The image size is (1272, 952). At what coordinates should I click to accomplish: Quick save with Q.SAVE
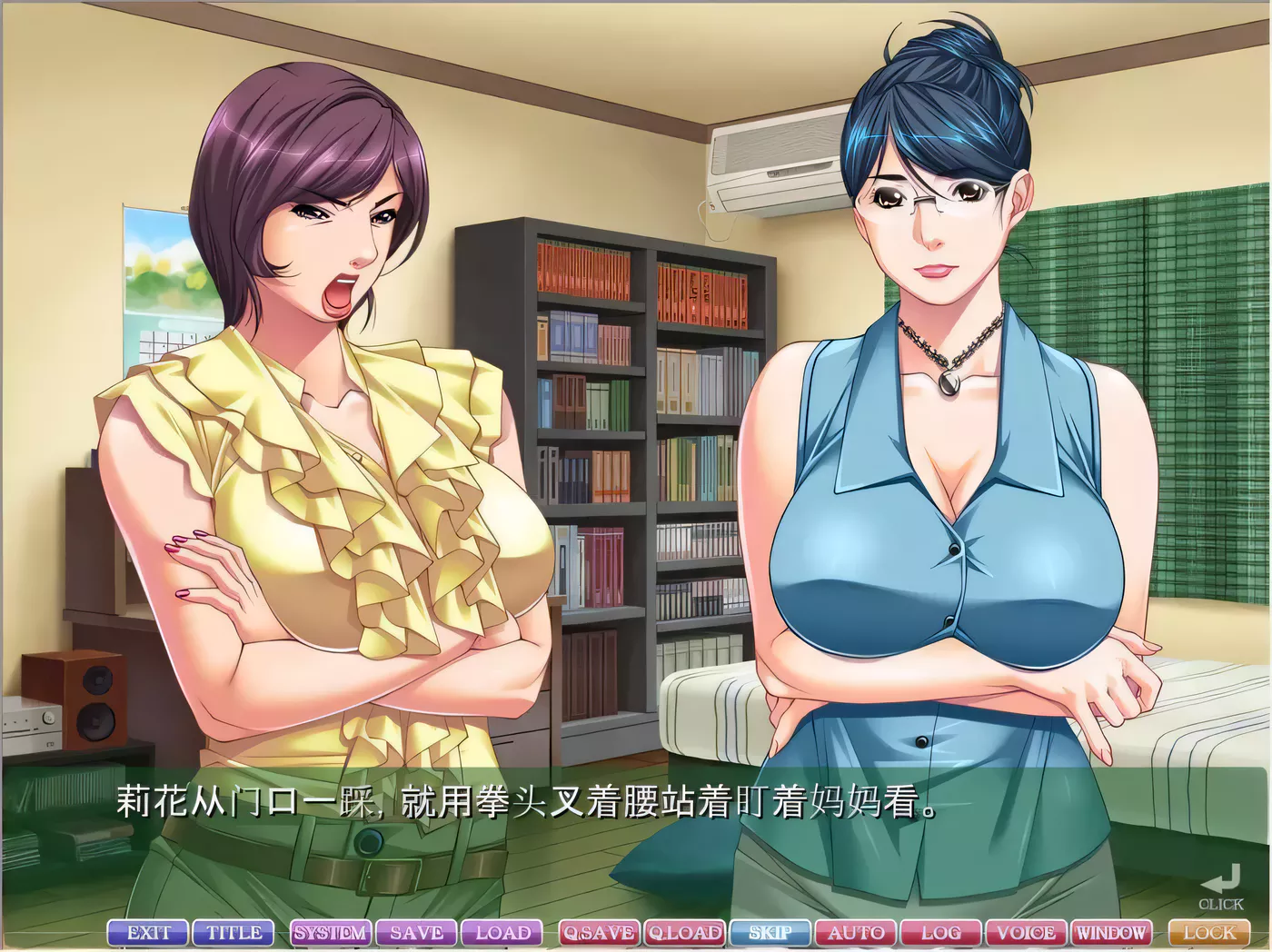(598, 933)
